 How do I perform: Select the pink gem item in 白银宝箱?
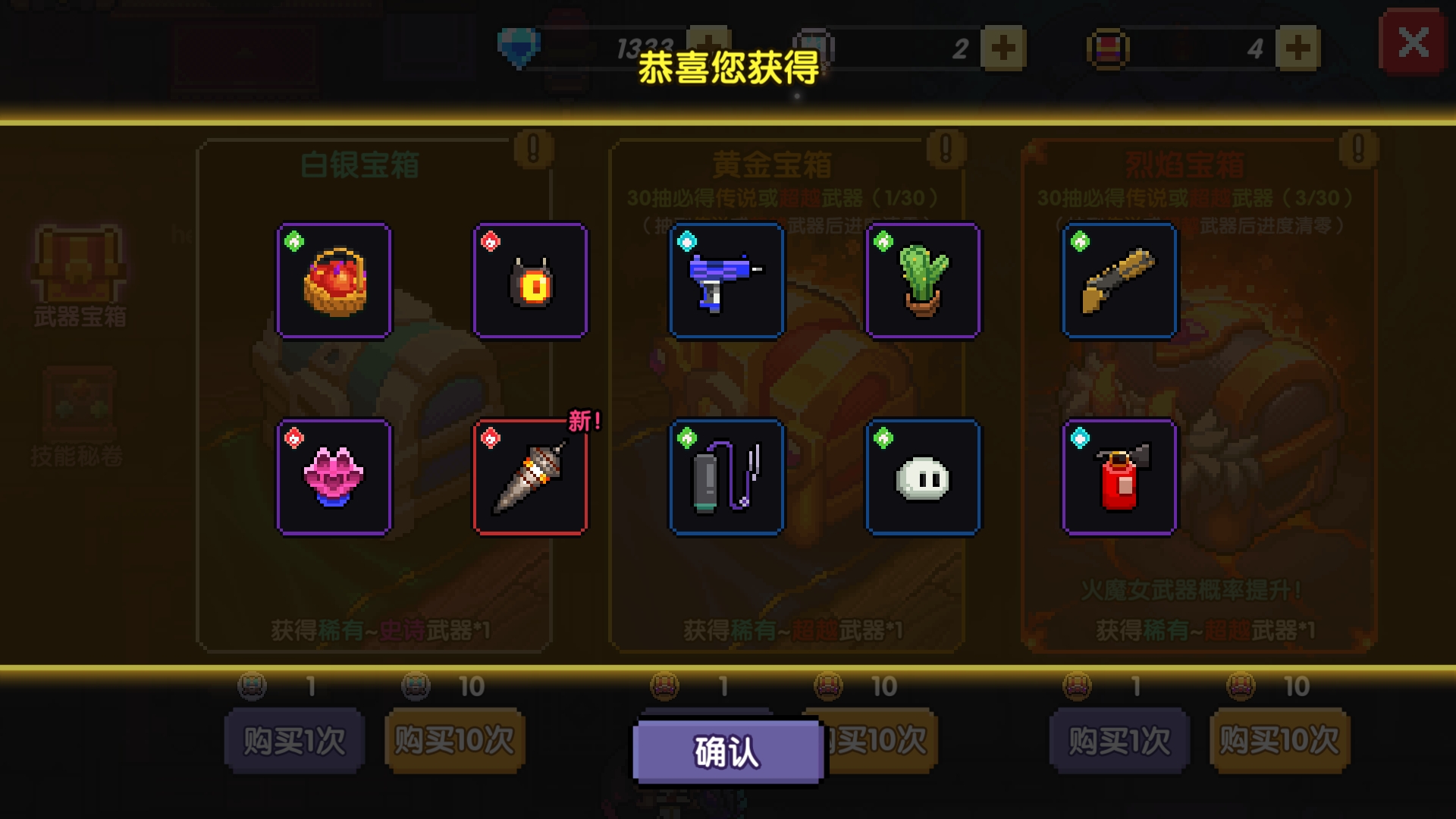[x=334, y=476]
